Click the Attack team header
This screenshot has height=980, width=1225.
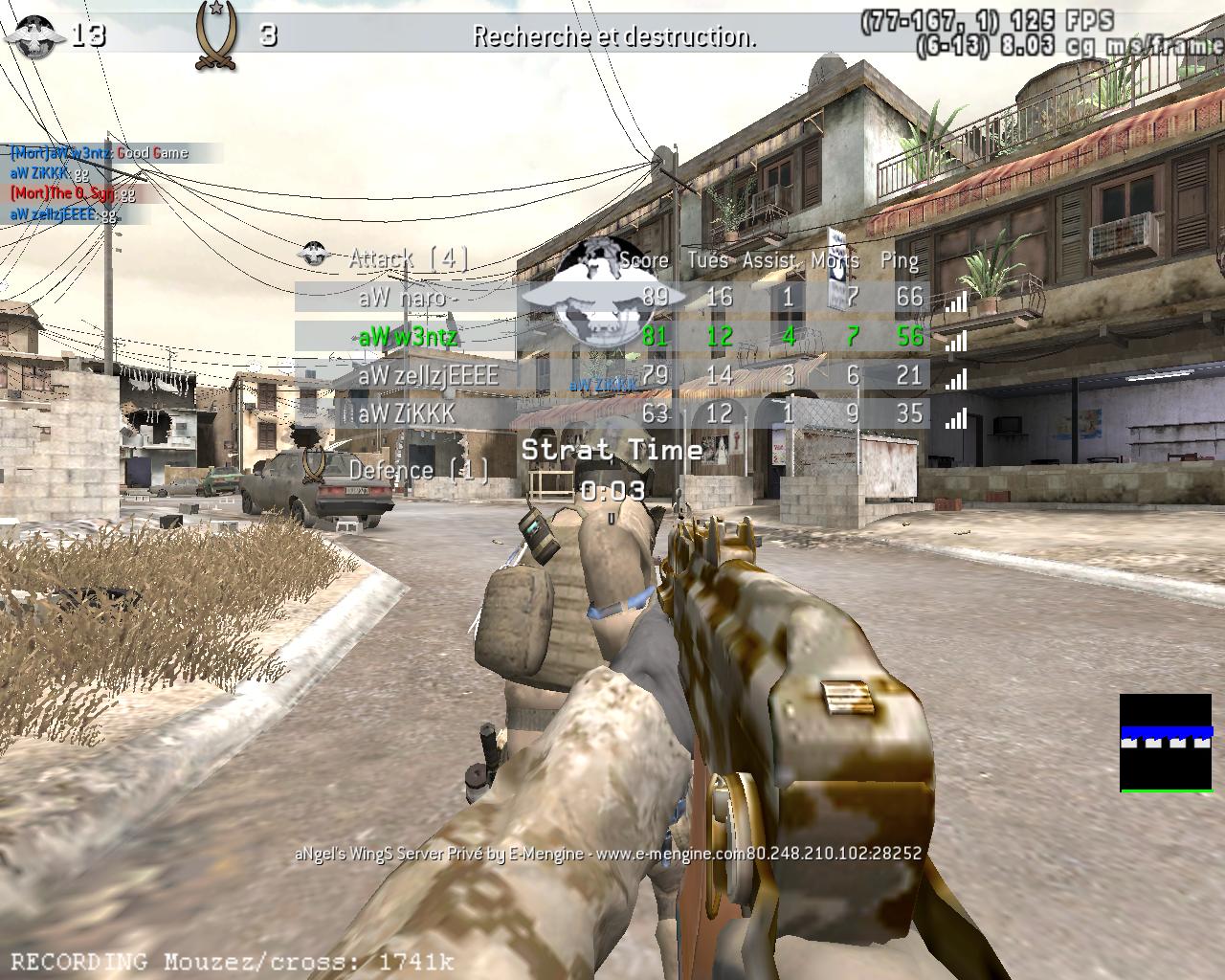[x=408, y=258]
